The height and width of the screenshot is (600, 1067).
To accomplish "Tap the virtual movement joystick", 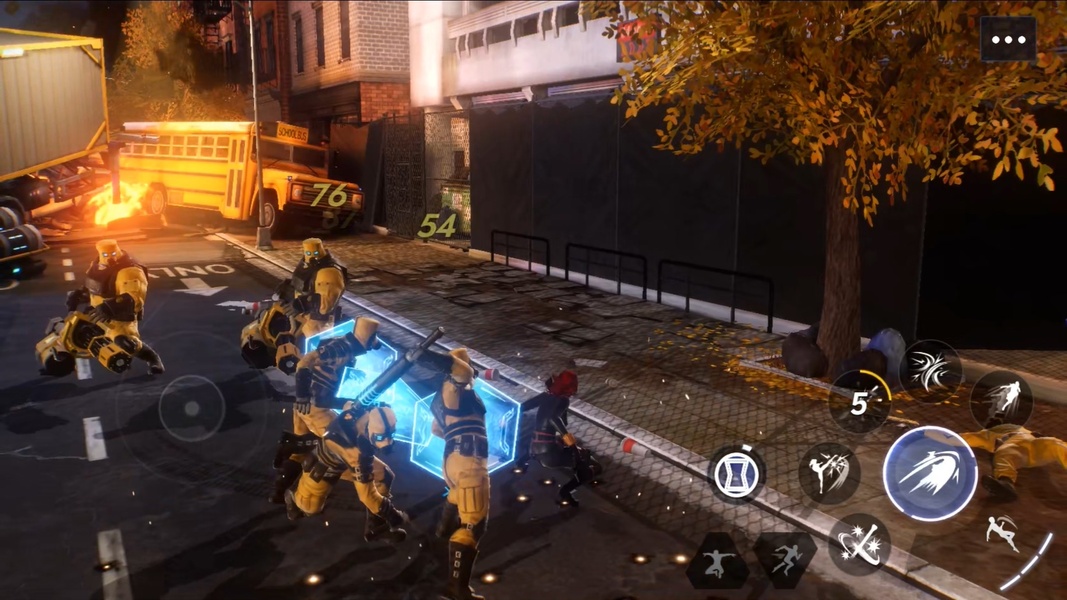I will tap(190, 408).
